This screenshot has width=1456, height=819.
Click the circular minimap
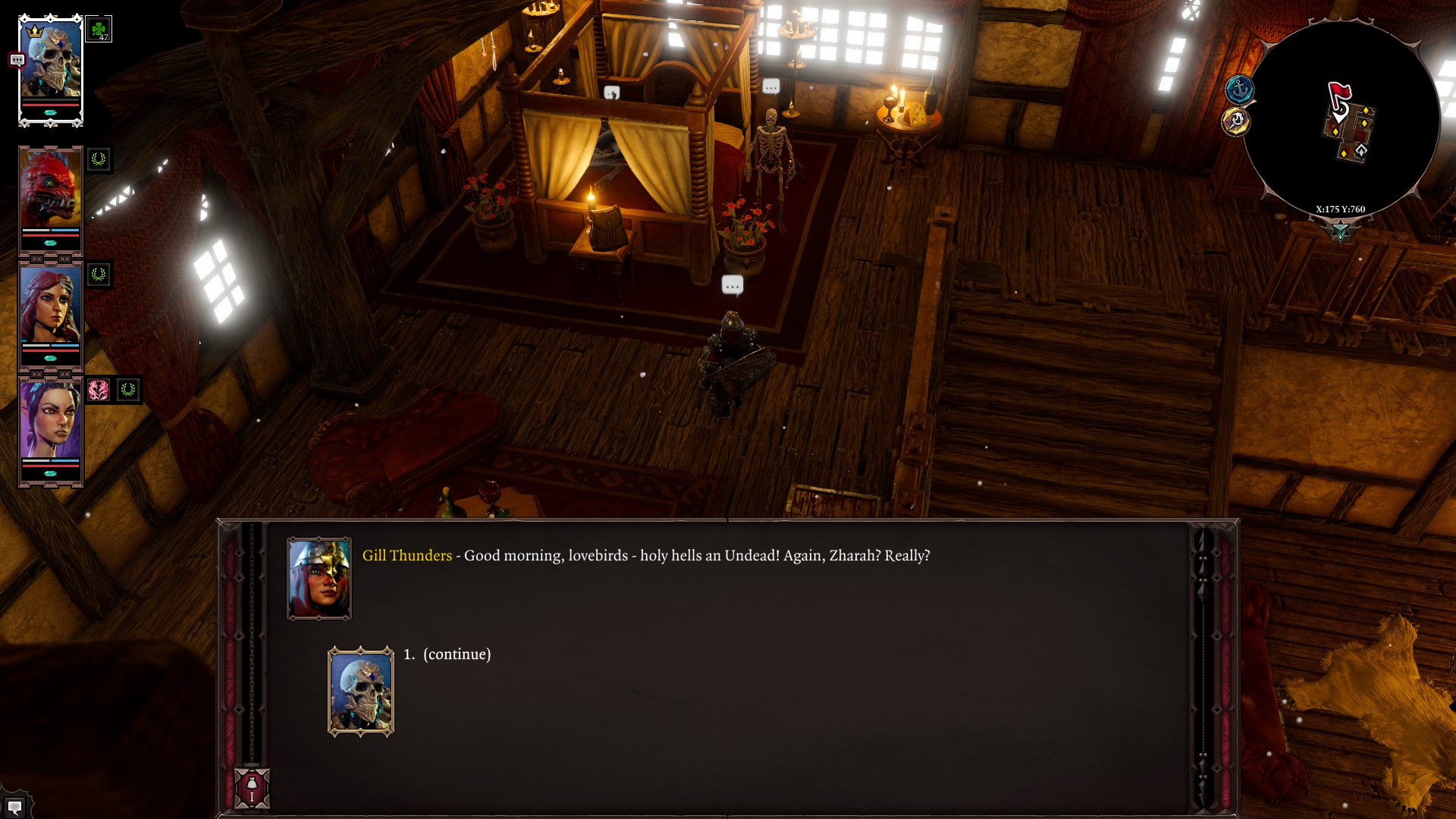click(x=1341, y=119)
